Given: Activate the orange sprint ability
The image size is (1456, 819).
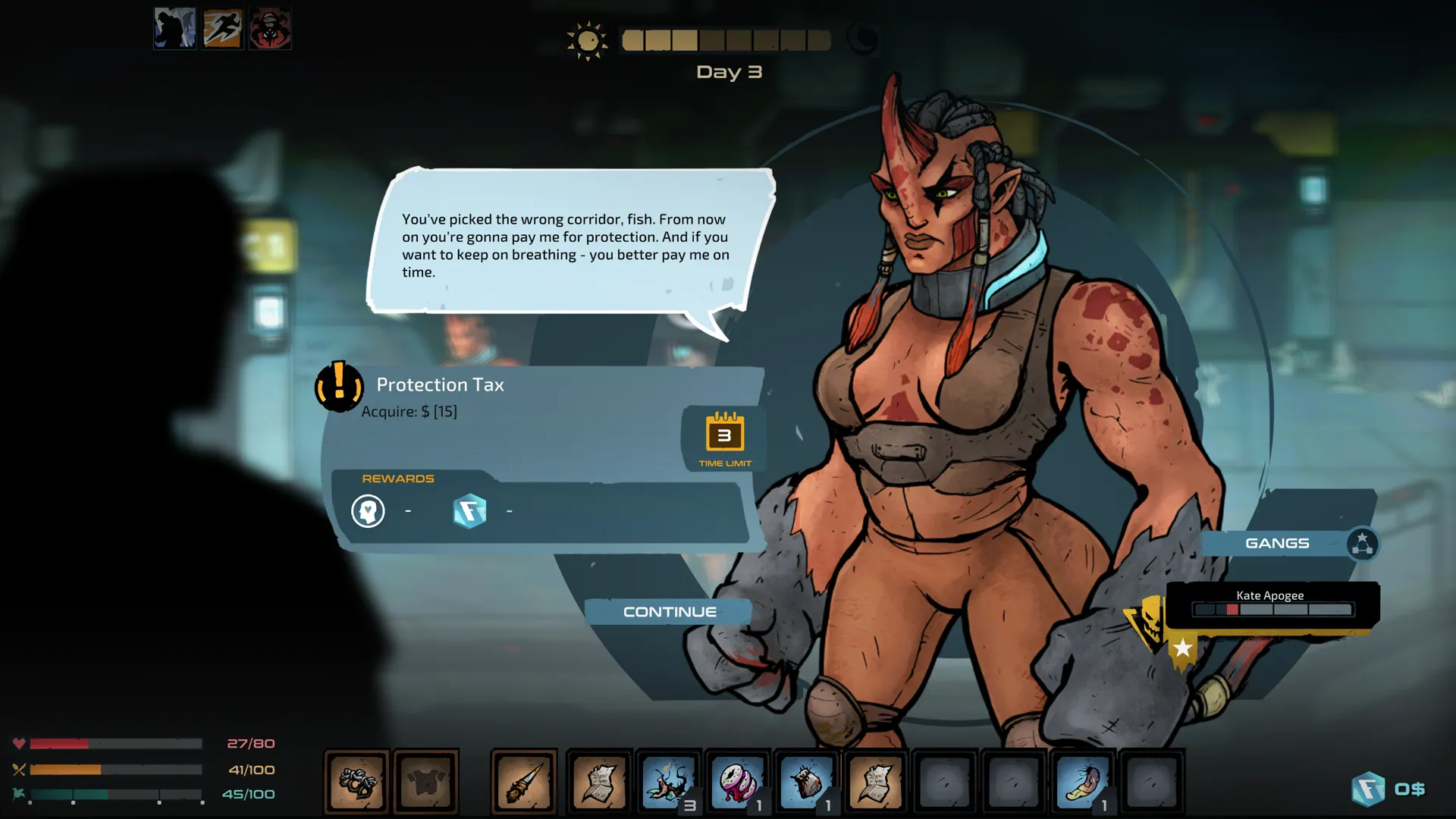Looking at the screenshot, I should click(x=222, y=28).
